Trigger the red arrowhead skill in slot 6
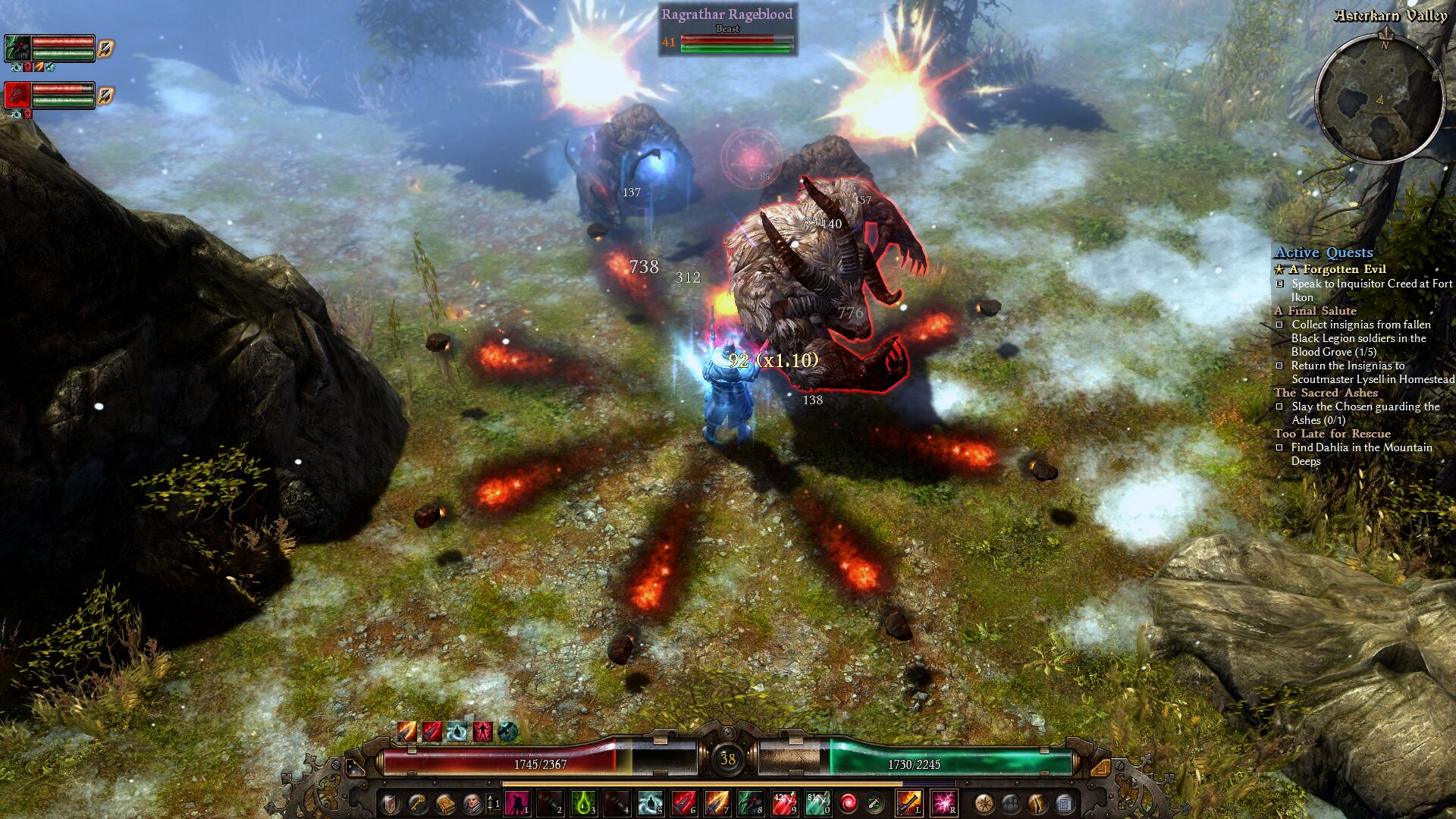The image size is (1456, 819). [x=683, y=803]
